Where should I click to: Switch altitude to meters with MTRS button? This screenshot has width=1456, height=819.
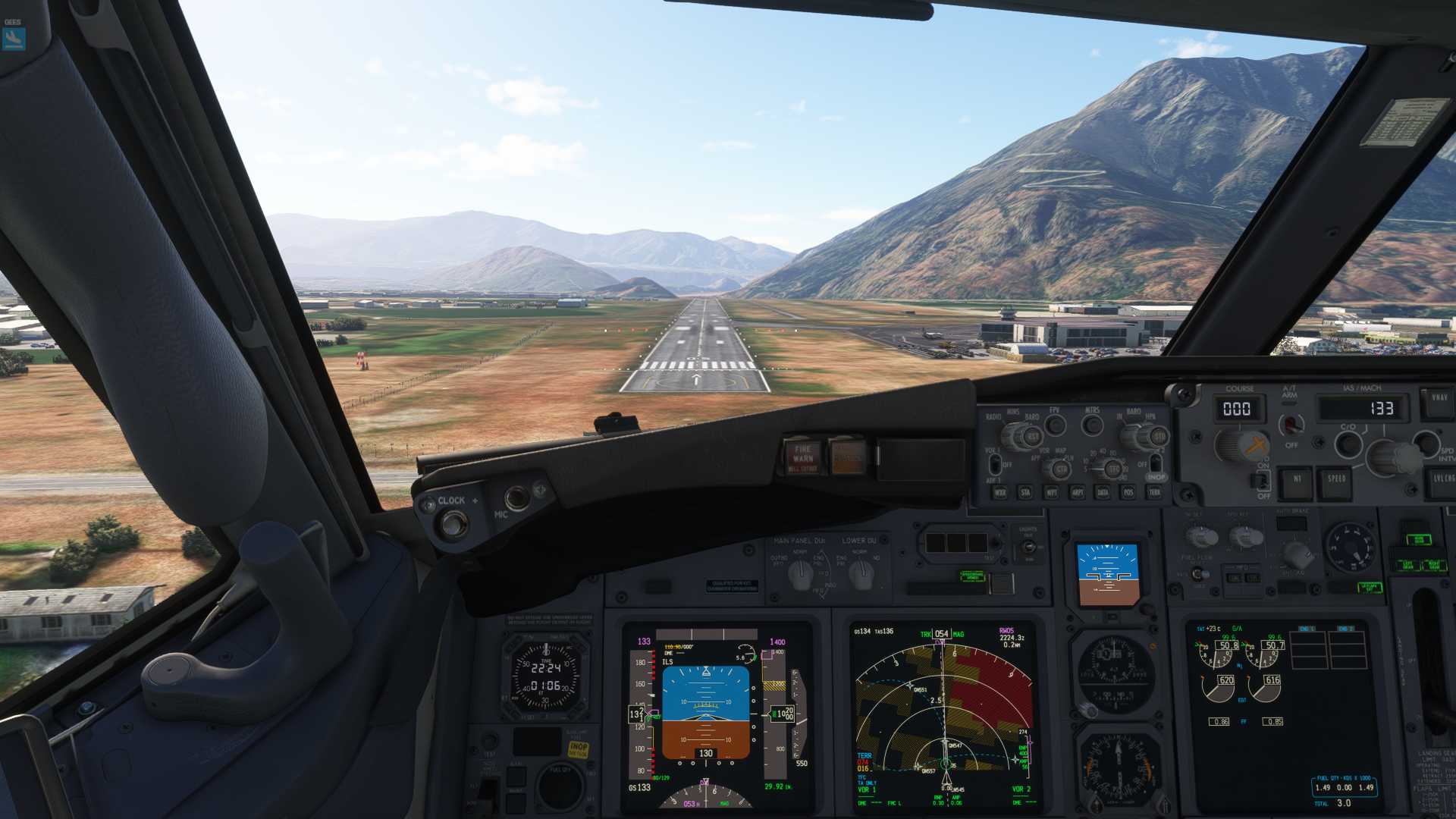click(1092, 425)
